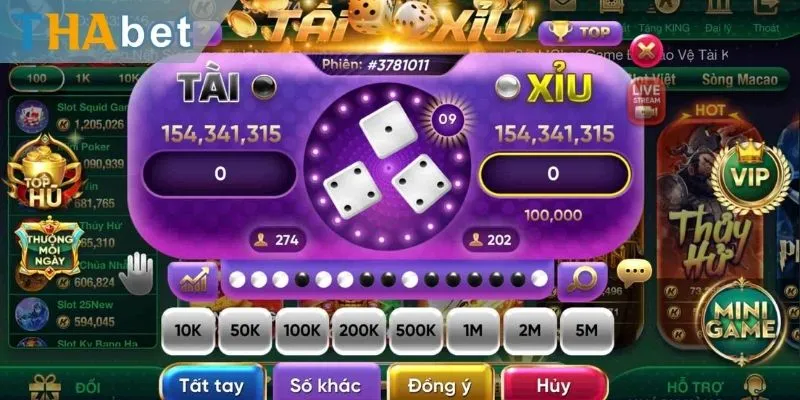Select the 200K bet chip
800x400 pixels.
pyautogui.click(x=358, y=329)
